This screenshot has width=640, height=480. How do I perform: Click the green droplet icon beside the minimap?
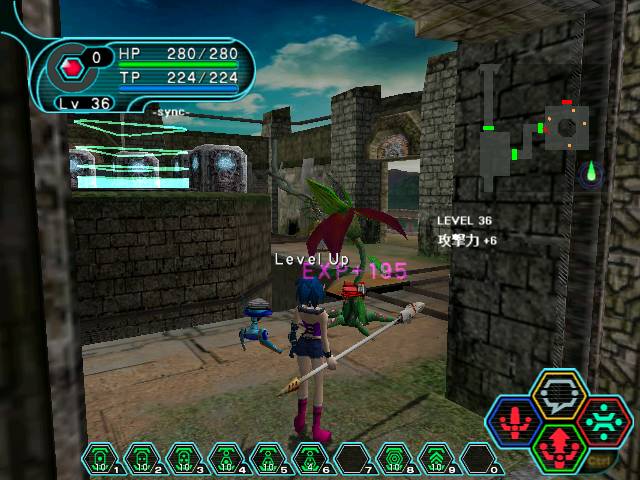592,174
